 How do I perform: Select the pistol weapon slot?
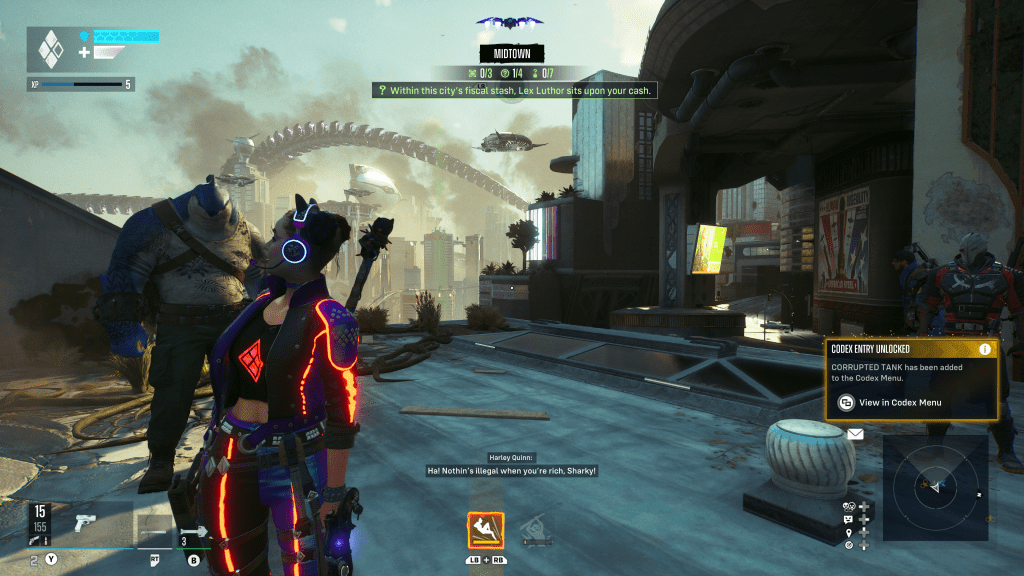point(84,522)
